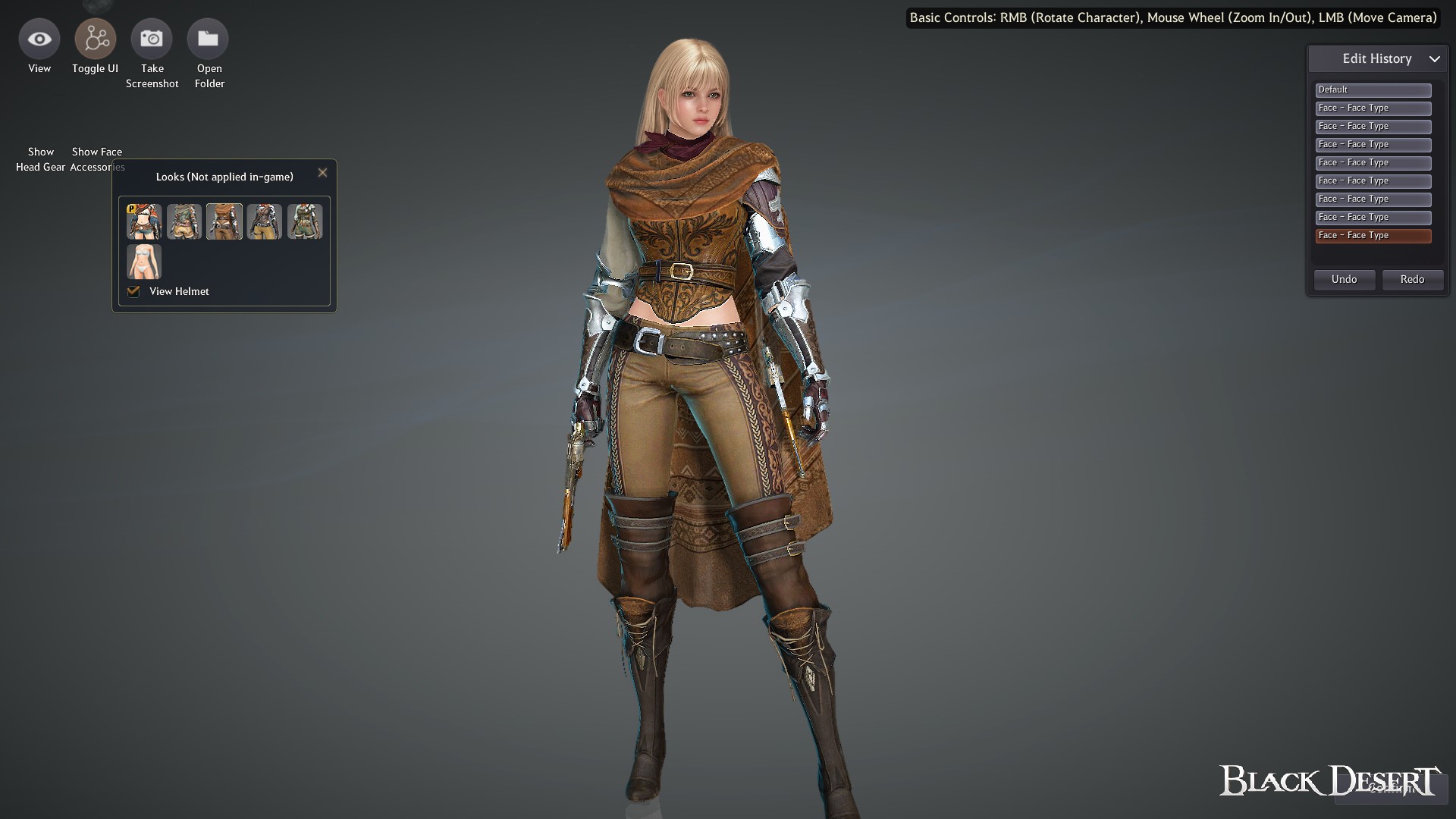Click the Undo button
Screen dimensions: 1456x819
click(1344, 279)
